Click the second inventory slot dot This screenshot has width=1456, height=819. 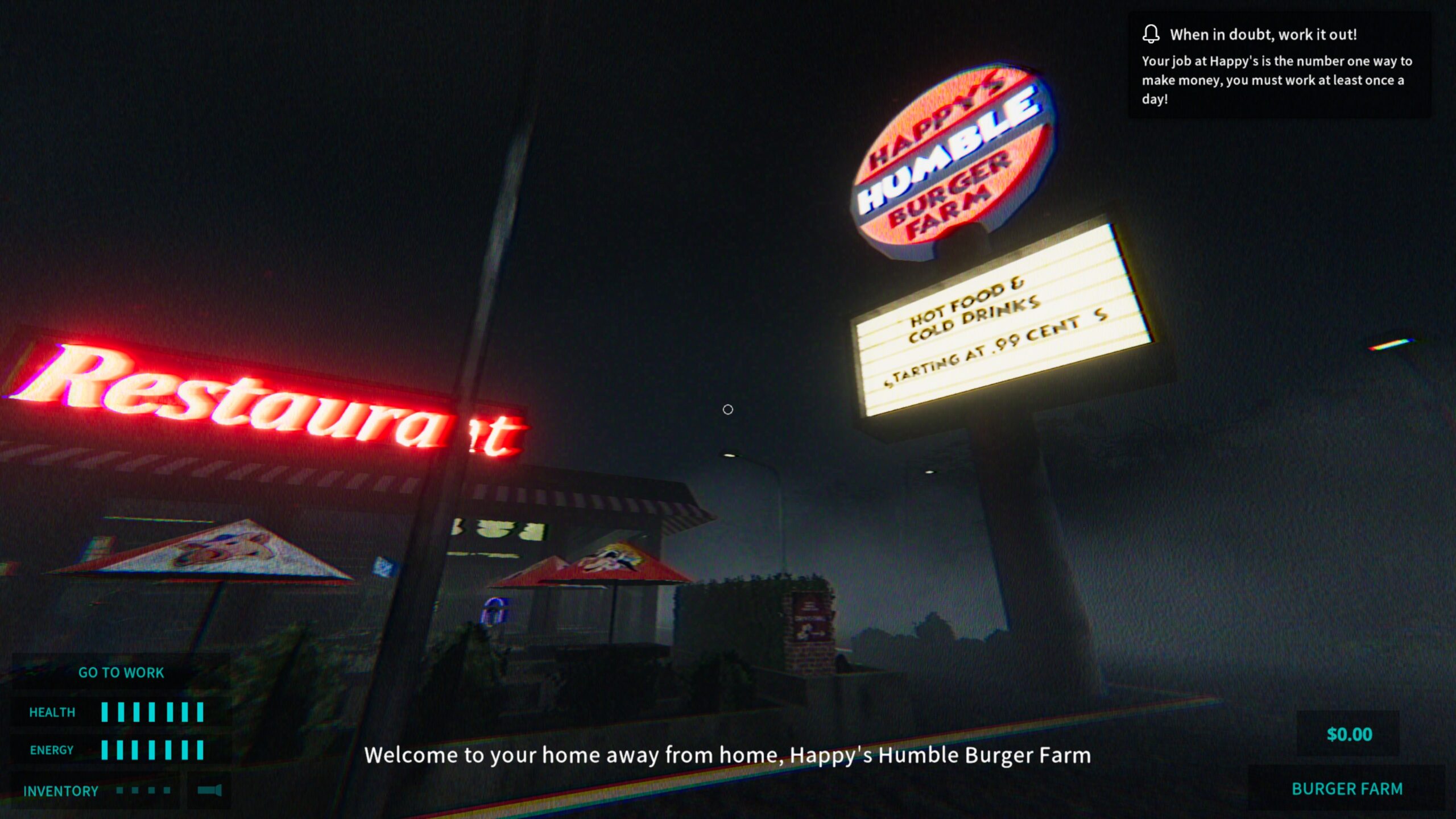(x=135, y=791)
